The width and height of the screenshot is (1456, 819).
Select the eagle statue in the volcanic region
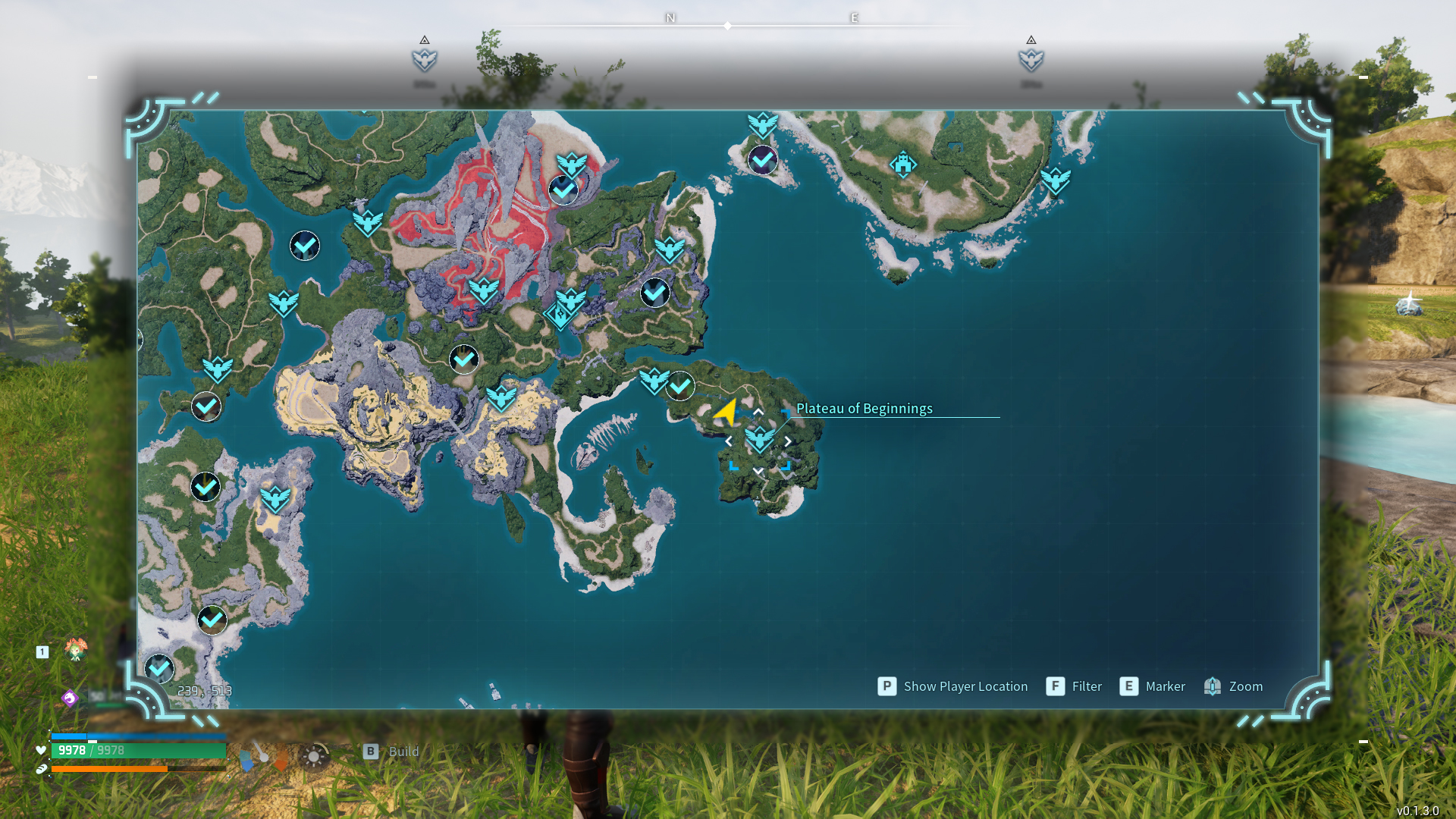pyautogui.click(x=485, y=290)
